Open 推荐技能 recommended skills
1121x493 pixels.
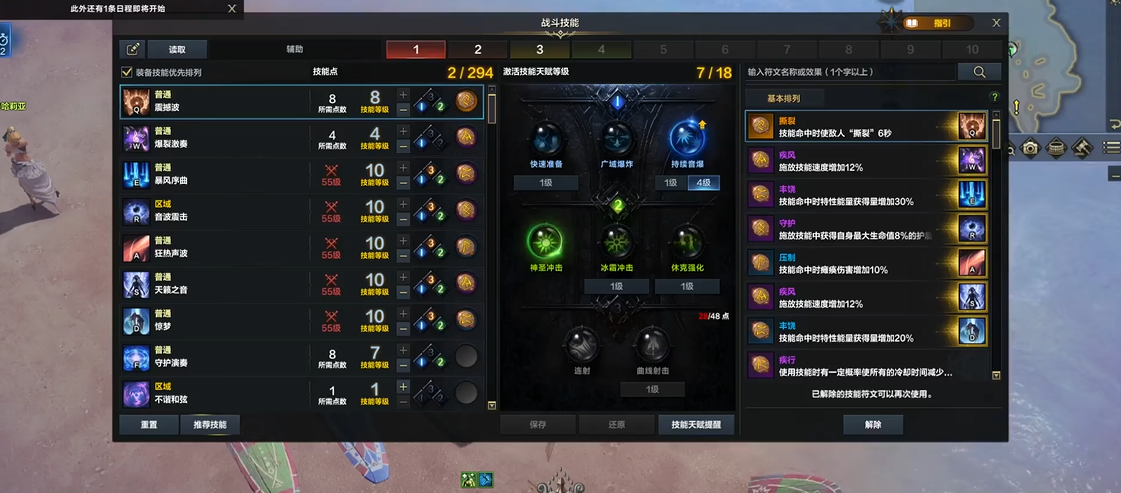pos(210,424)
